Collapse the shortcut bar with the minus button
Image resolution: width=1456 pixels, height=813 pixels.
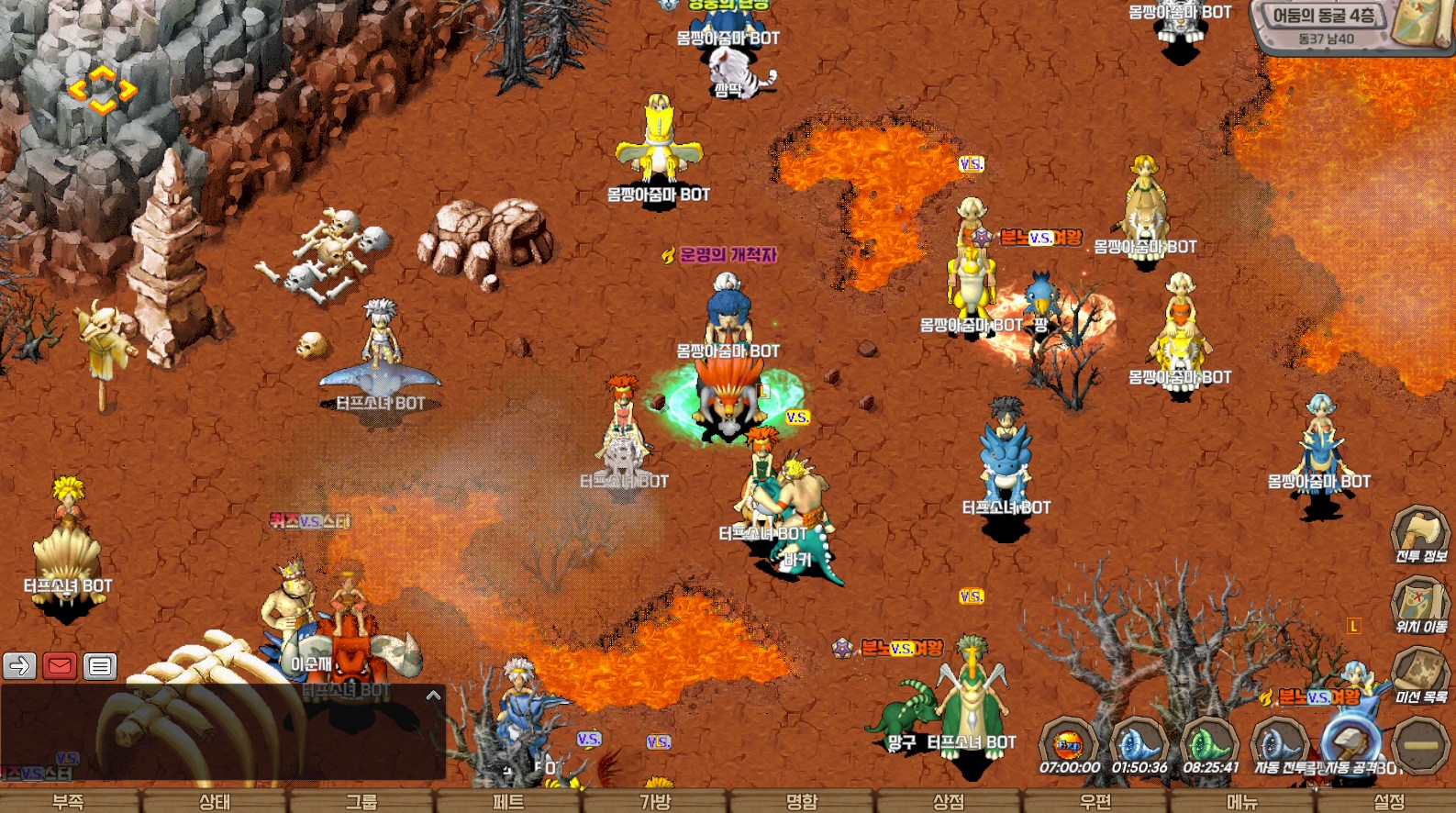1420,743
